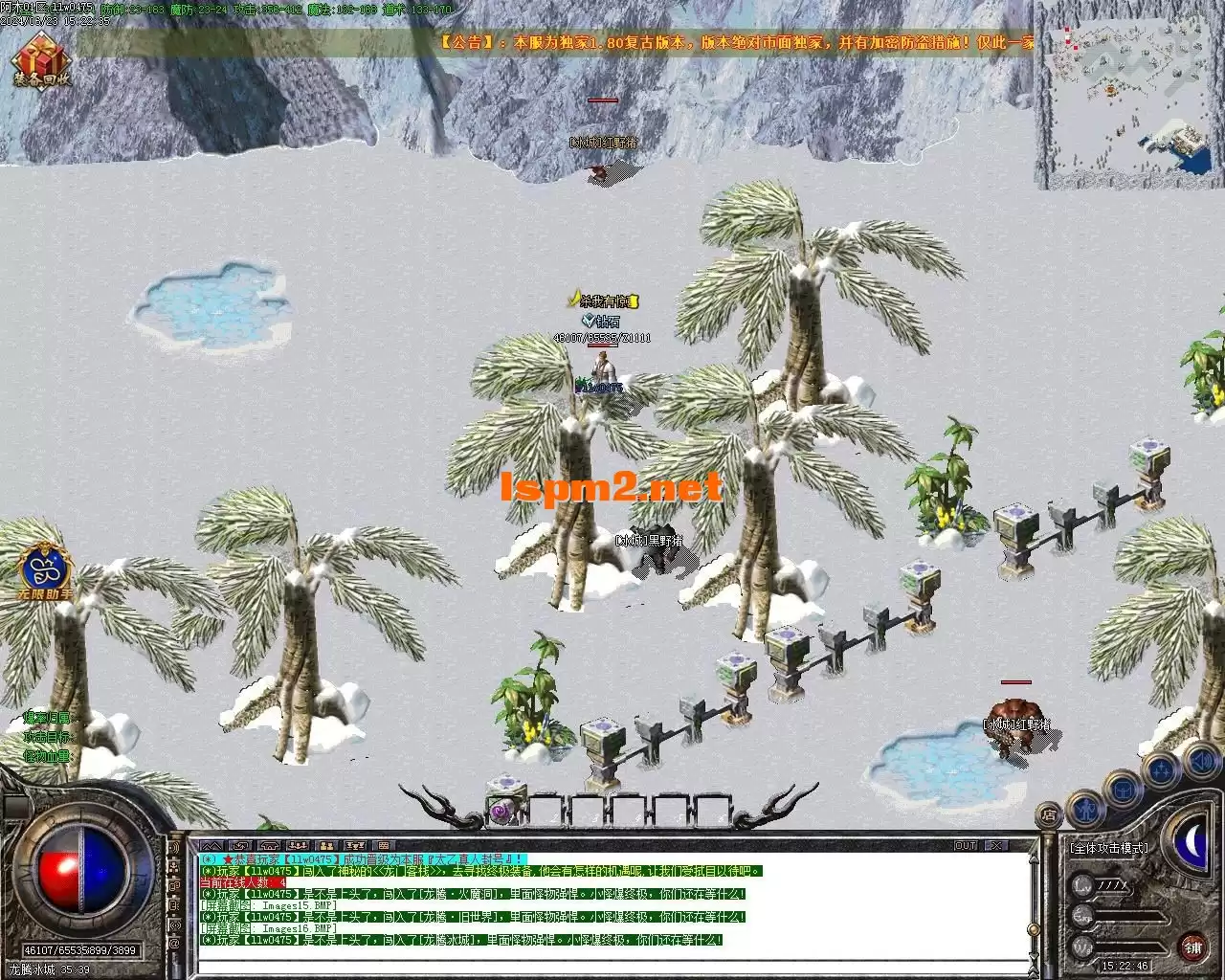
Task: Click the round 店 shop icon above the chat panel
Action: click(x=1050, y=814)
